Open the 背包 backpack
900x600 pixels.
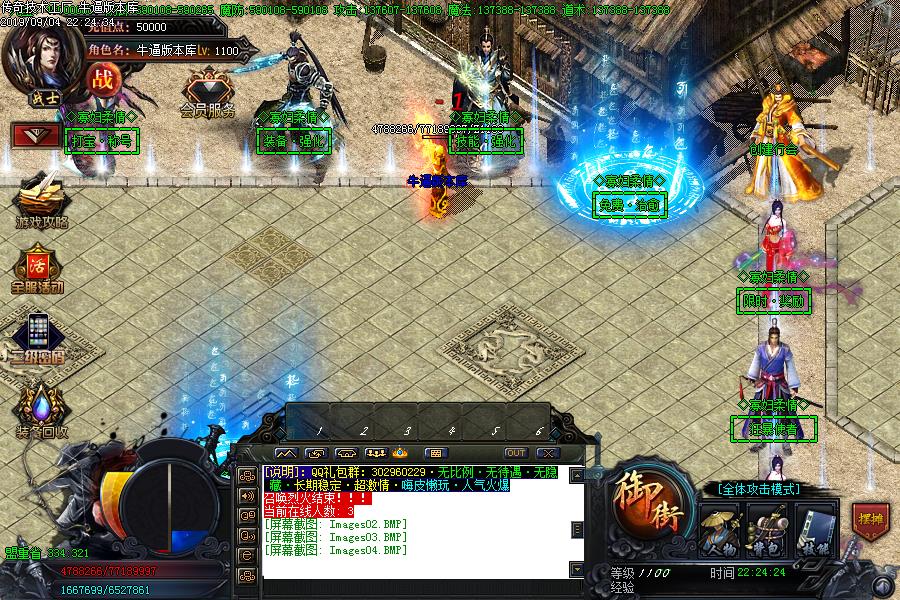[766, 529]
